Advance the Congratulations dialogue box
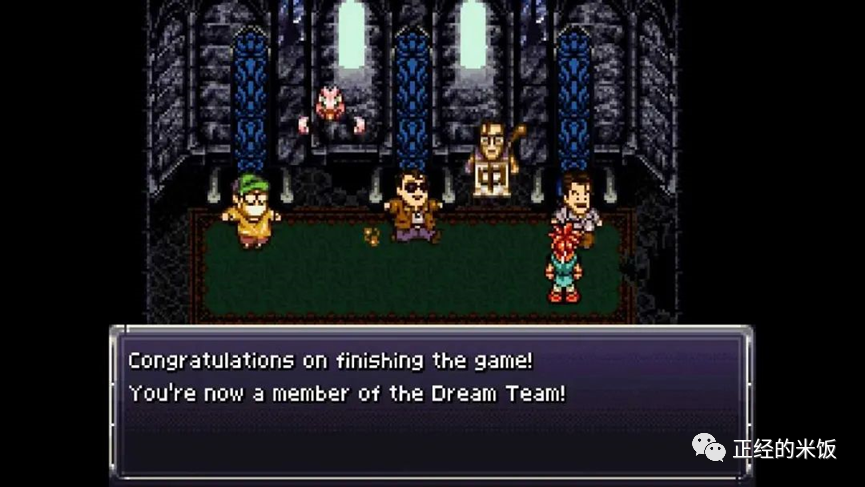 click(x=430, y=400)
